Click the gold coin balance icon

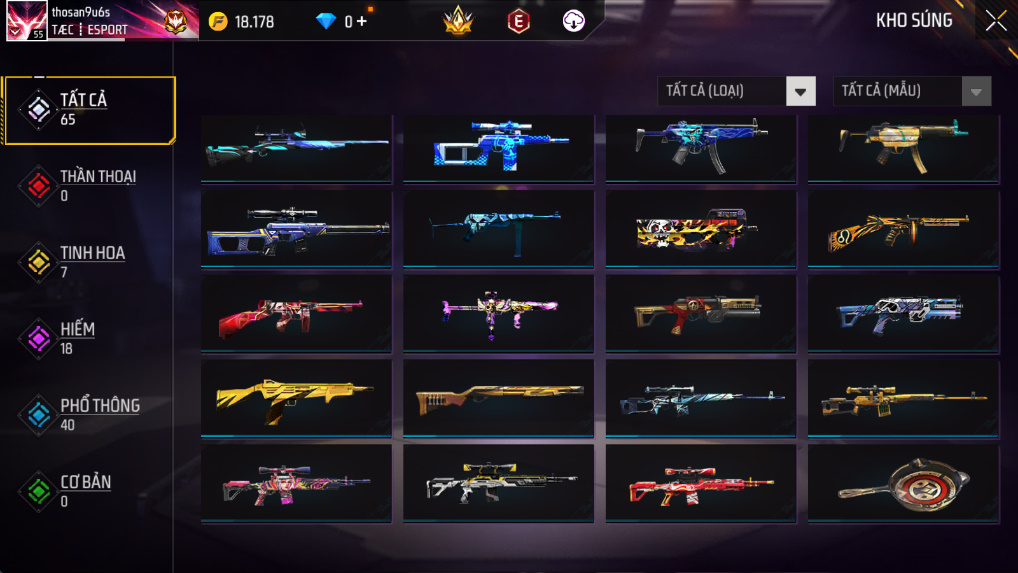pyautogui.click(x=218, y=21)
